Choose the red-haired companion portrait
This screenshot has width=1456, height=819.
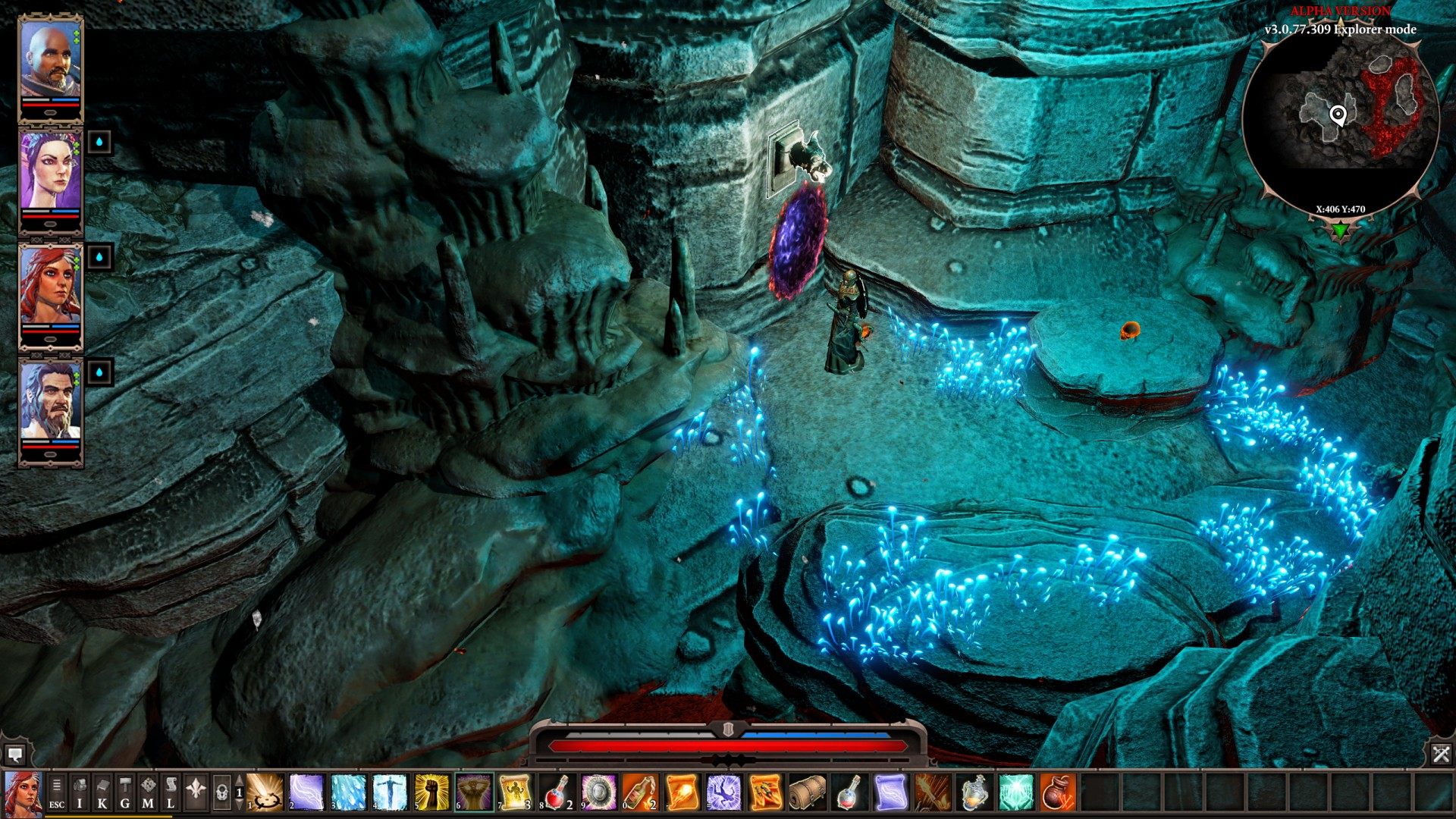50,288
